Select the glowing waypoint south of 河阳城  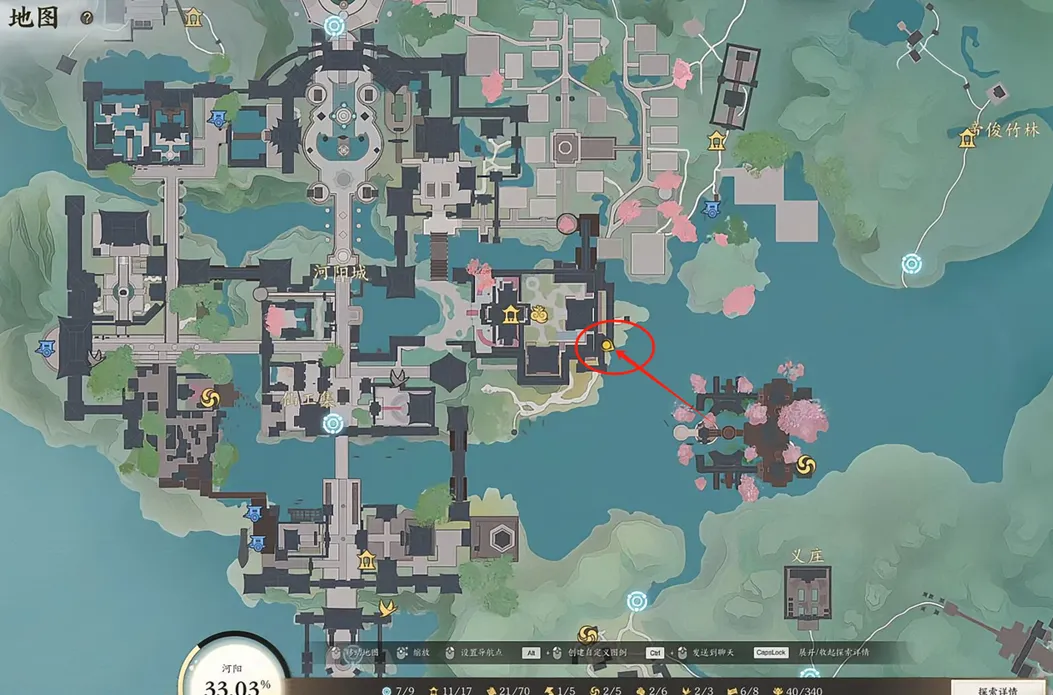[x=333, y=424]
